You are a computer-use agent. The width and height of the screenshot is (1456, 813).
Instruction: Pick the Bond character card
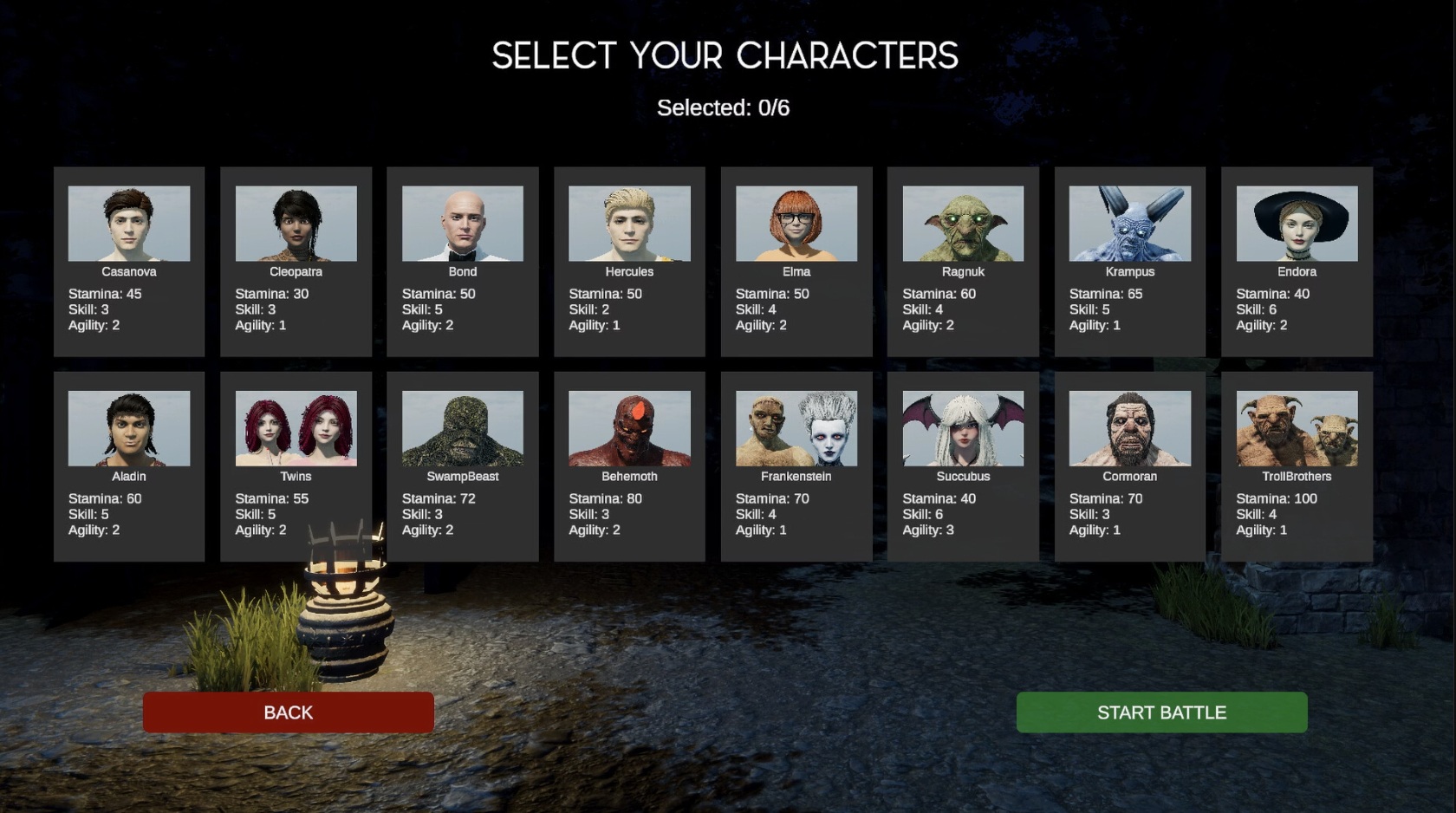point(463,261)
